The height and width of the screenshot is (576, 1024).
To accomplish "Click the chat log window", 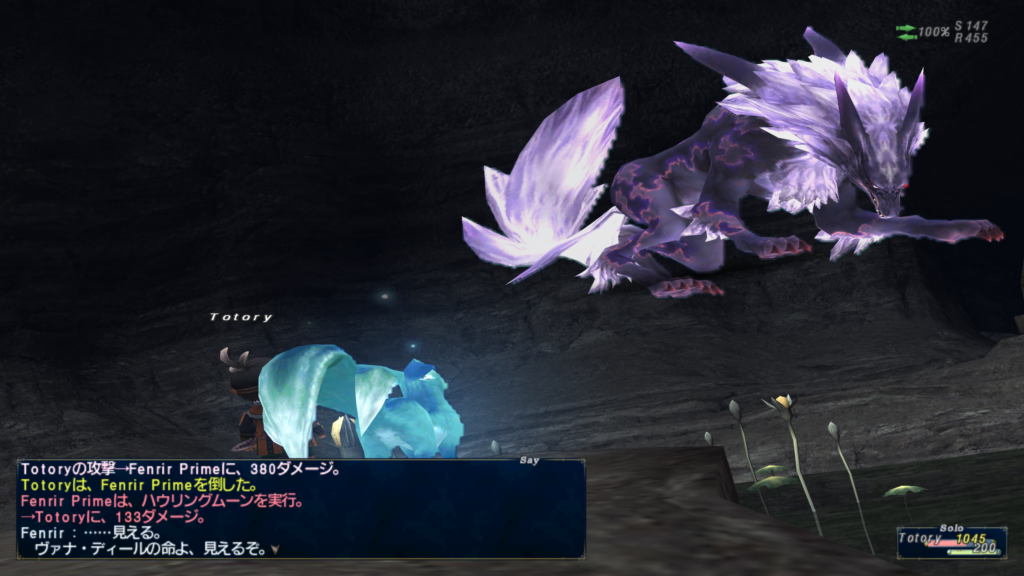I will tap(300, 508).
